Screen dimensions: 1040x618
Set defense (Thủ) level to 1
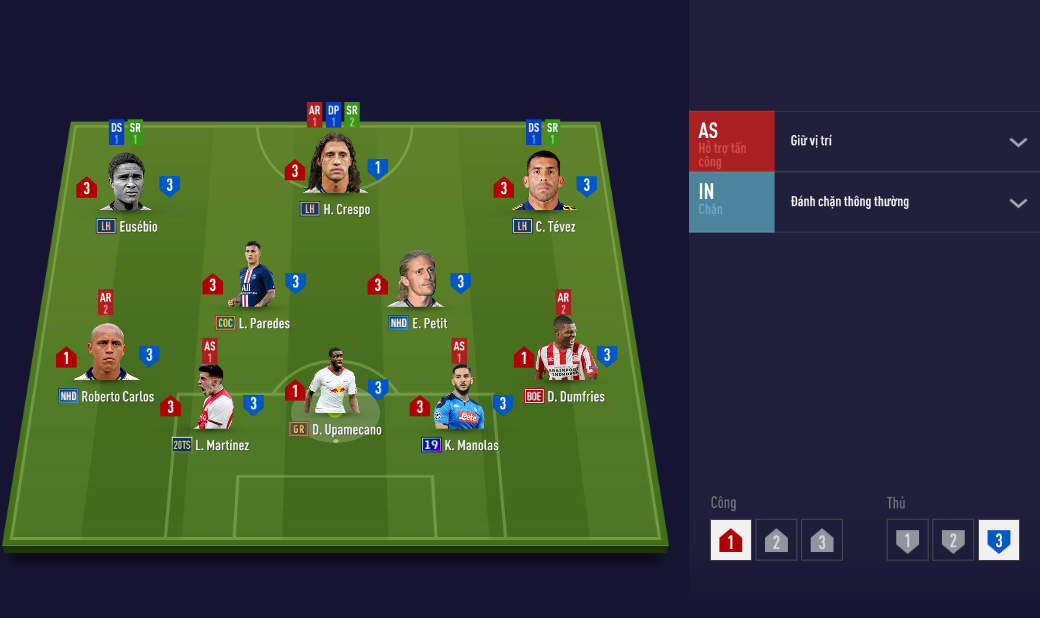click(907, 540)
